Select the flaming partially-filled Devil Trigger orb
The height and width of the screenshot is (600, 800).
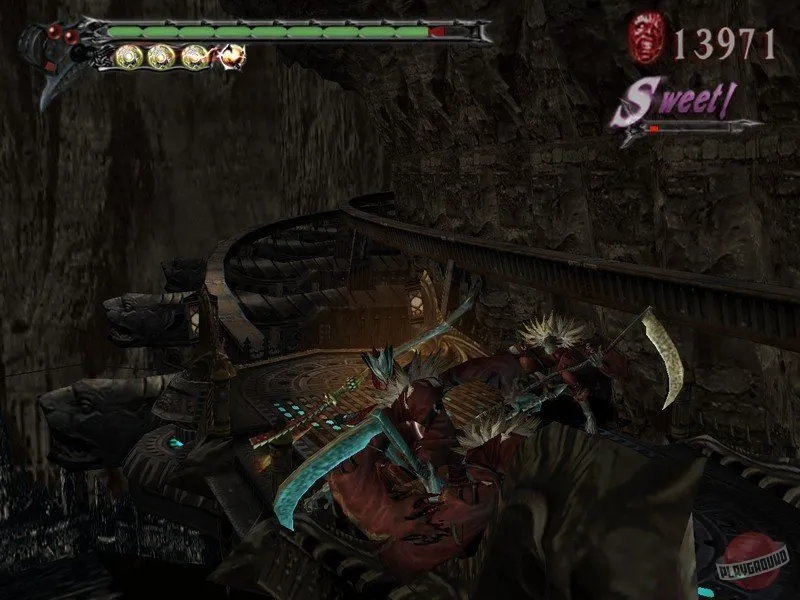click(233, 56)
